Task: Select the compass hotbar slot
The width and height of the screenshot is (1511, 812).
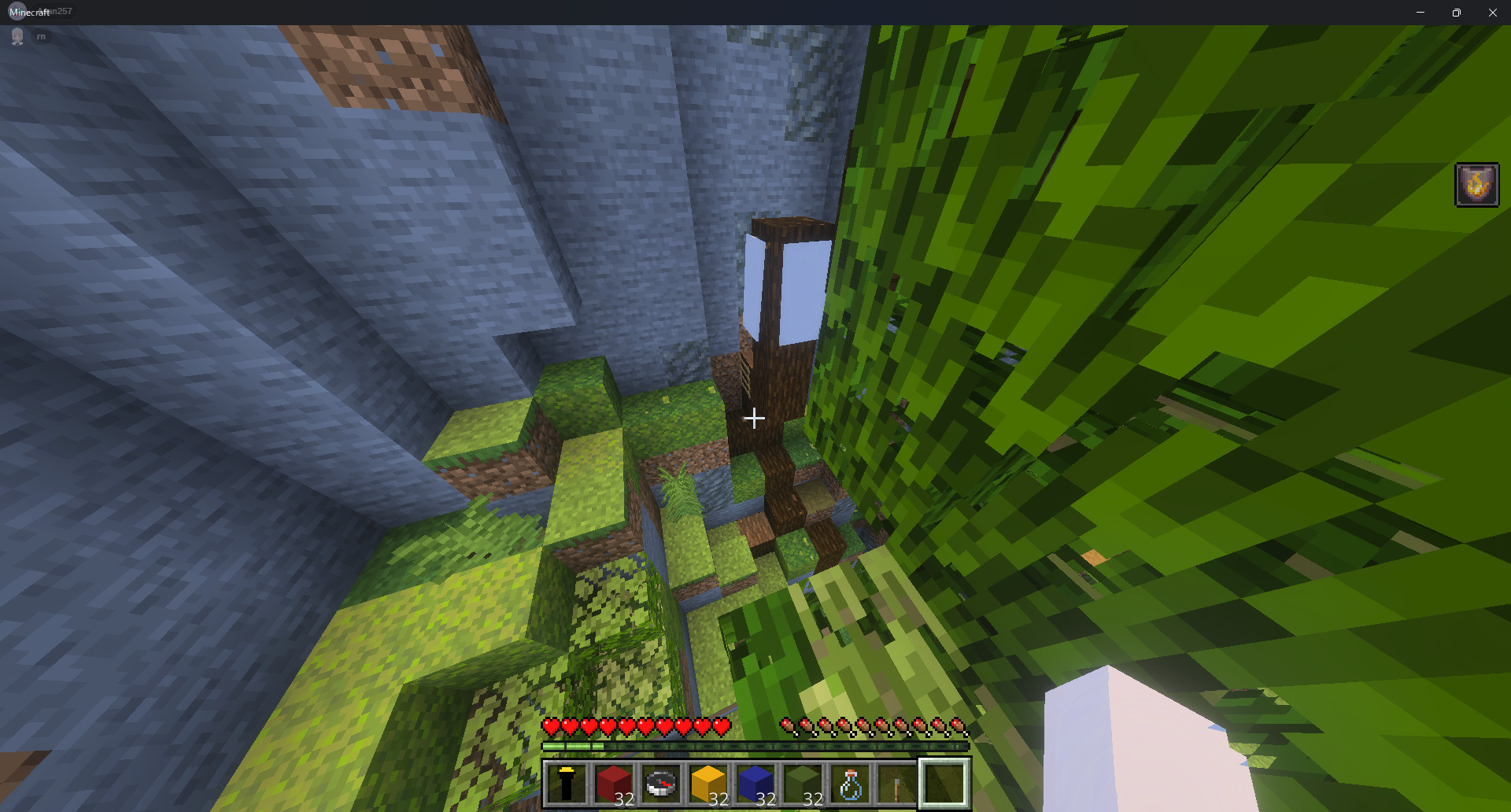Action: tap(661, 784)
